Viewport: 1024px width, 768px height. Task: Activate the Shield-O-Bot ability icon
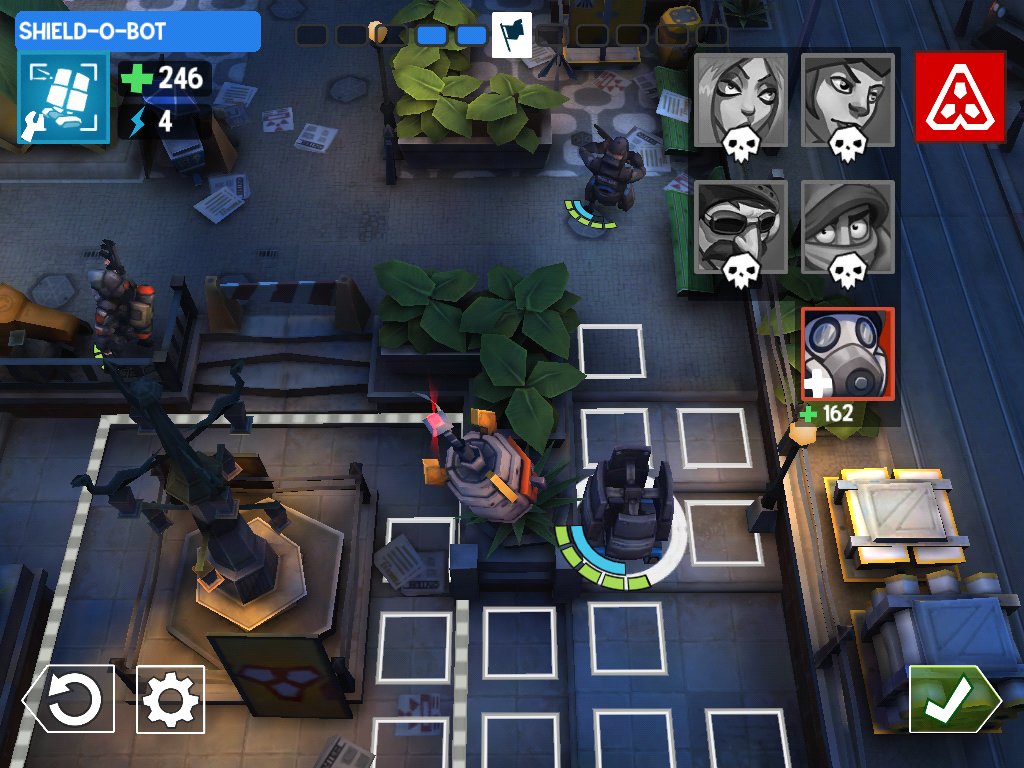point(62,99)
